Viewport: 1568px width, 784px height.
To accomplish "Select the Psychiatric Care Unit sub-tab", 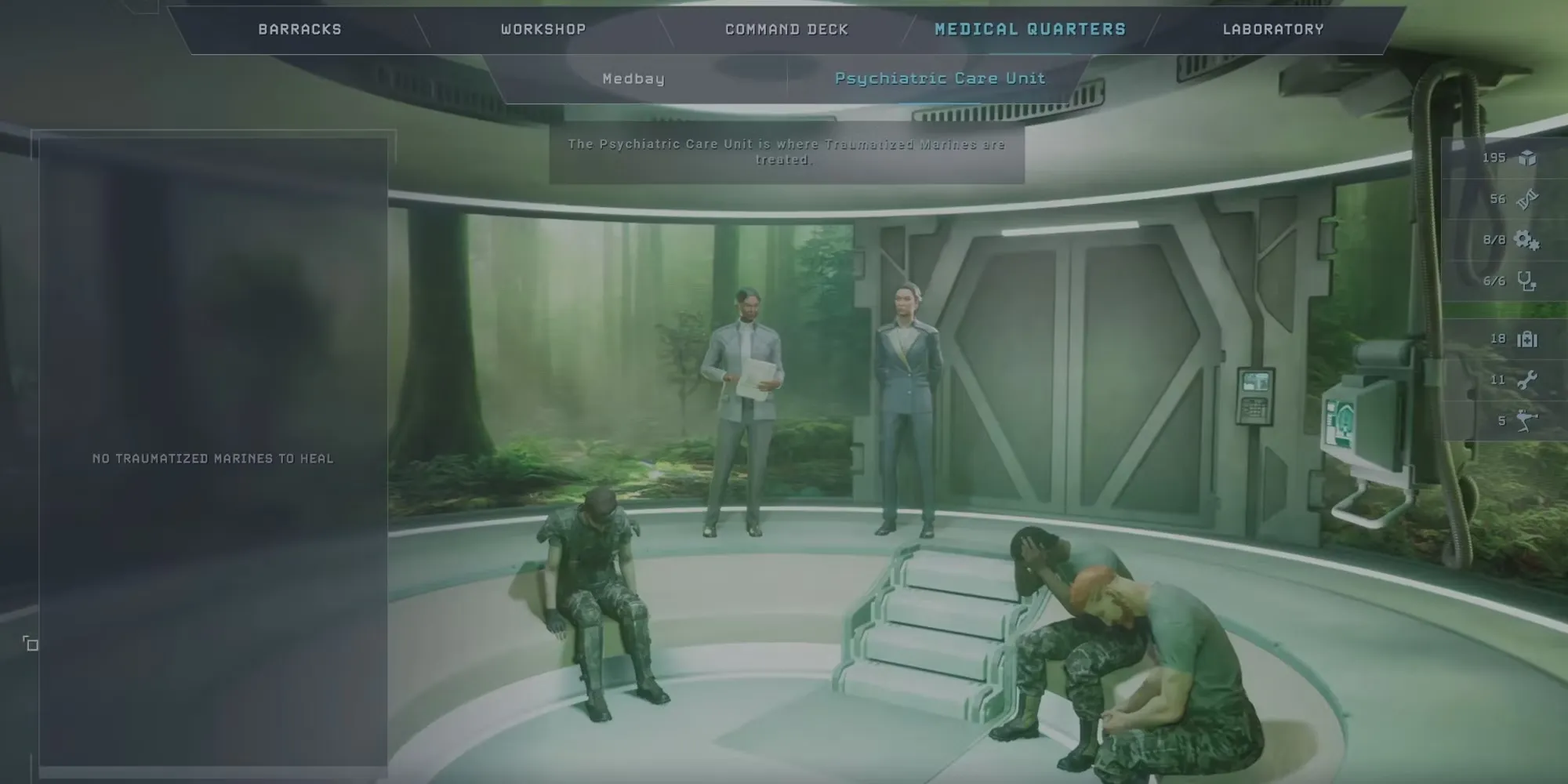I will point(940,78).
